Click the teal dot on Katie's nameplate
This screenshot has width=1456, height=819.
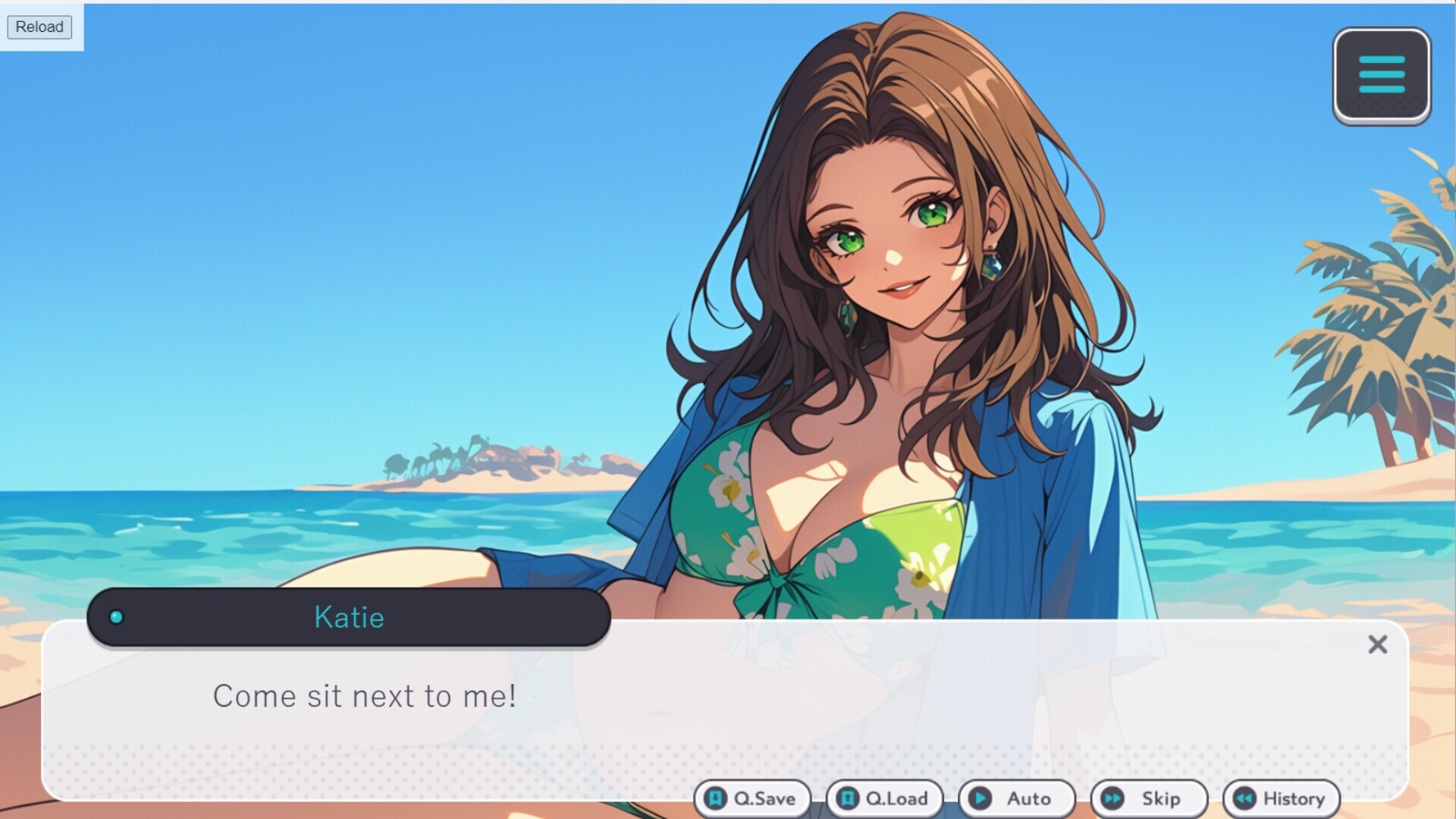coord(115,617)
